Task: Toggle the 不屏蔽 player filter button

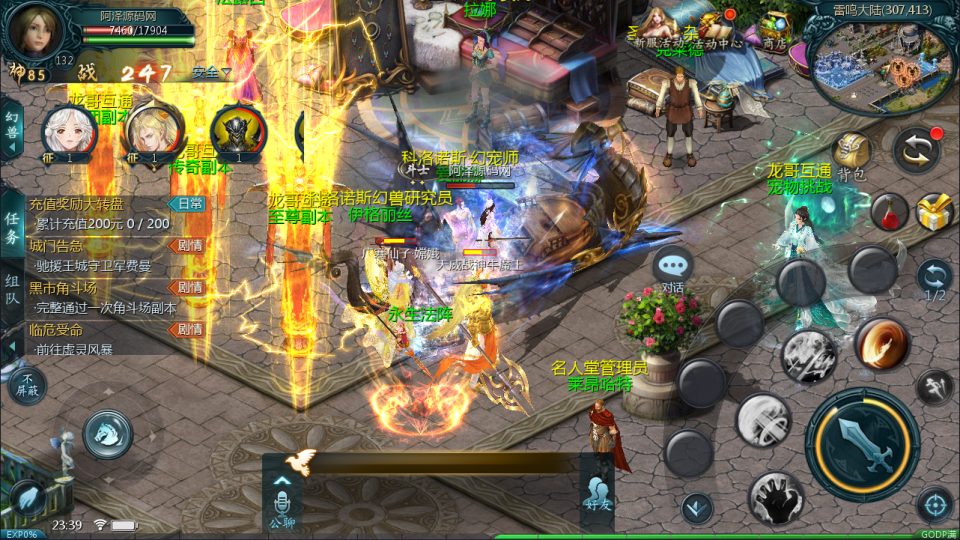Action: coord(27,383)
